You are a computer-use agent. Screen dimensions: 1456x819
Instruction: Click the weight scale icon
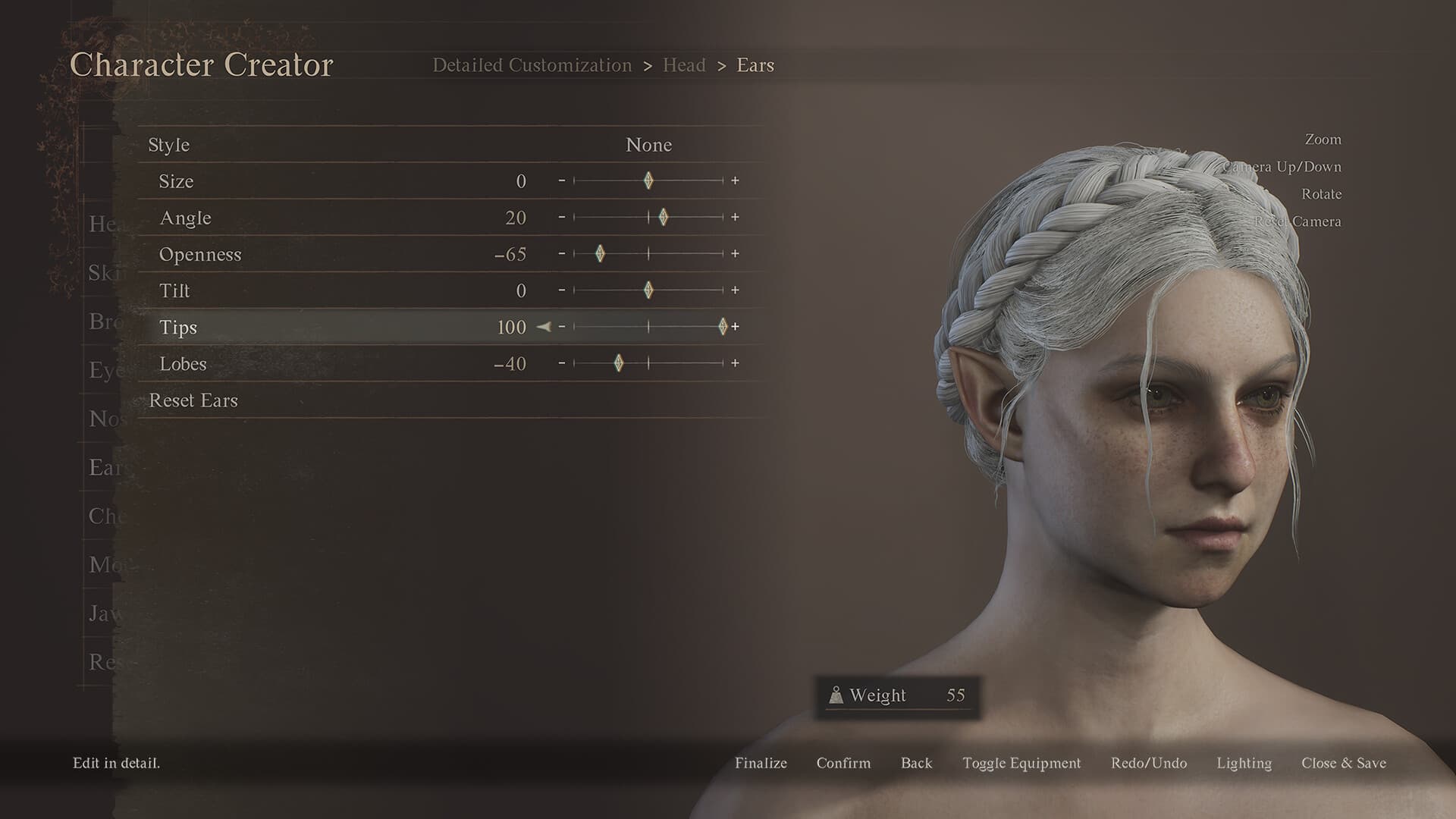836,695
